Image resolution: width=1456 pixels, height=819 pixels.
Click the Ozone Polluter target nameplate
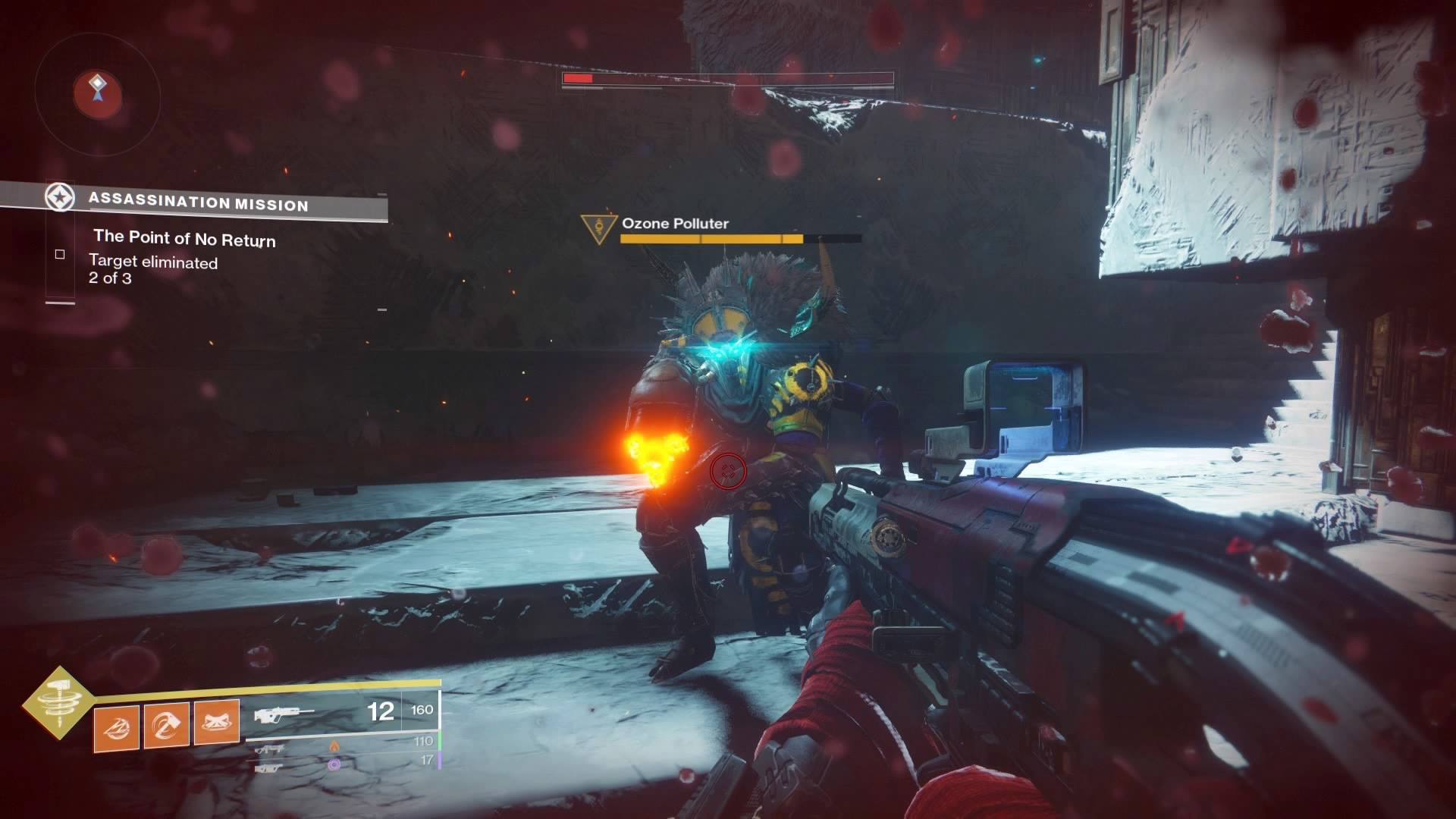click(674, 224)
